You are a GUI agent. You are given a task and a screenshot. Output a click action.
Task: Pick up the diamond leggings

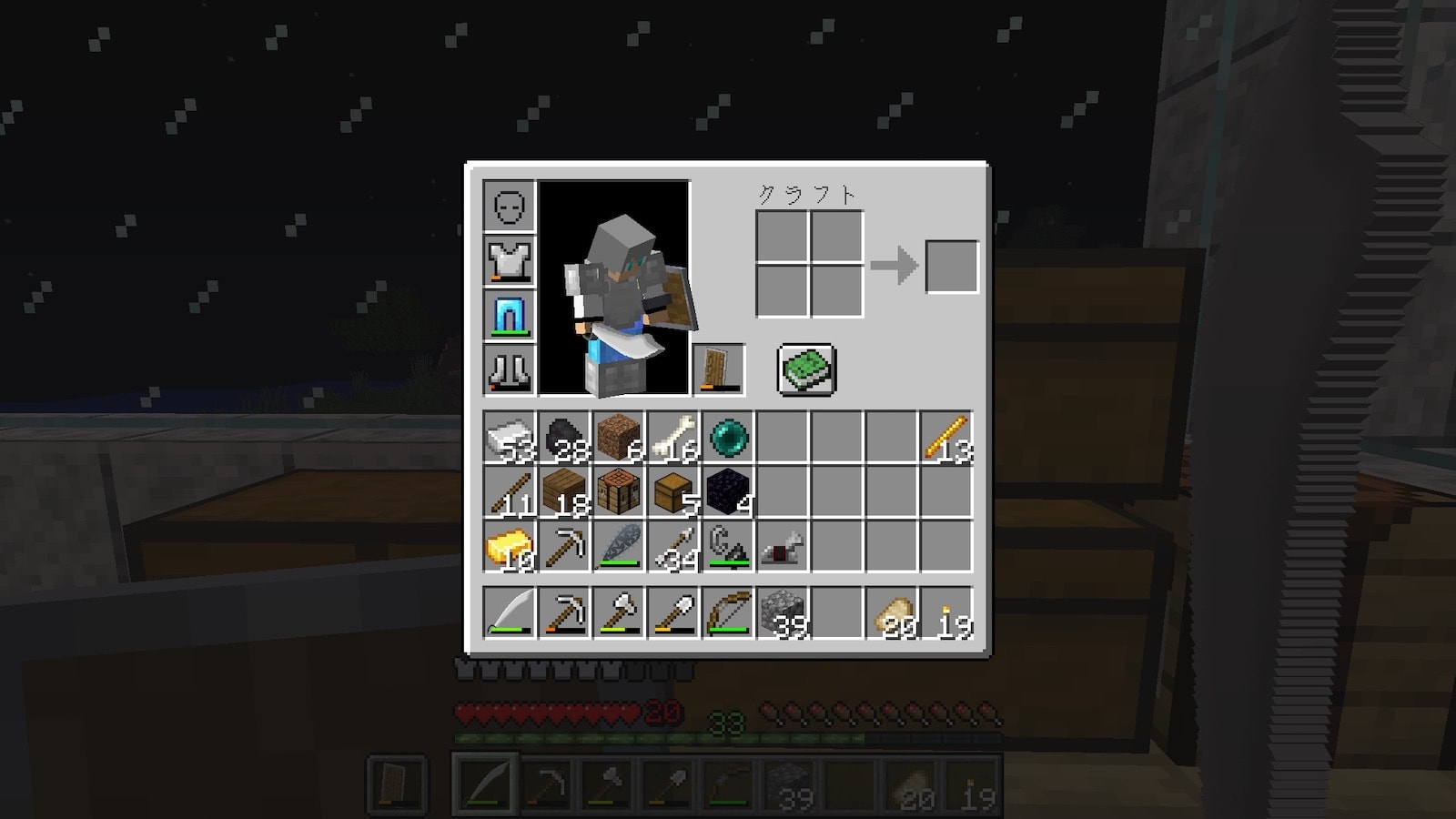[510, 315]
